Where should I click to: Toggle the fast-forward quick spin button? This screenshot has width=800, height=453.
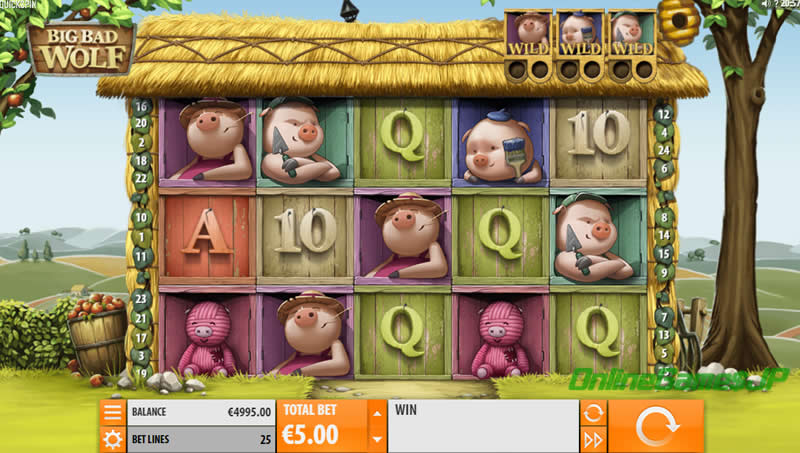(x=593, y=439)
